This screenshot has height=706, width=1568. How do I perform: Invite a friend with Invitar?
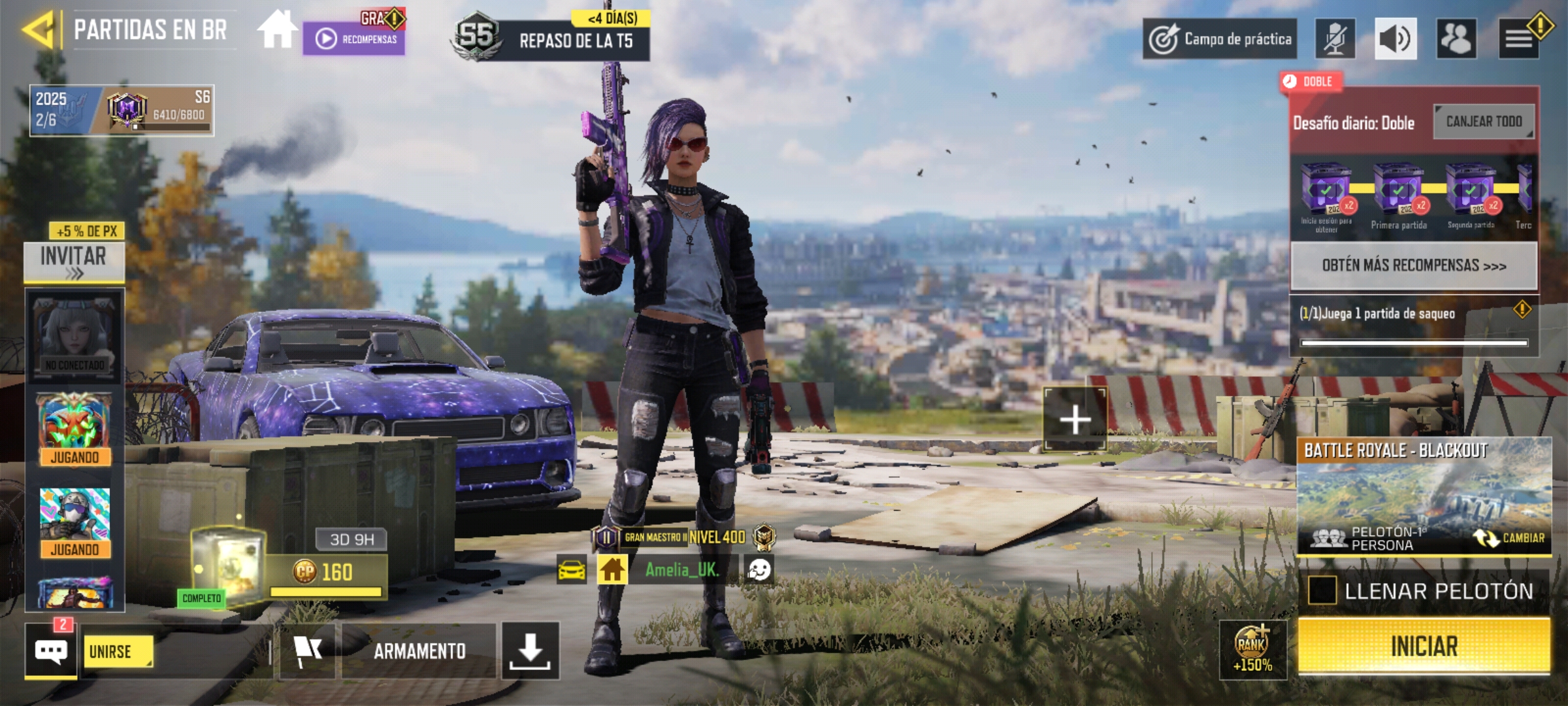74,261
